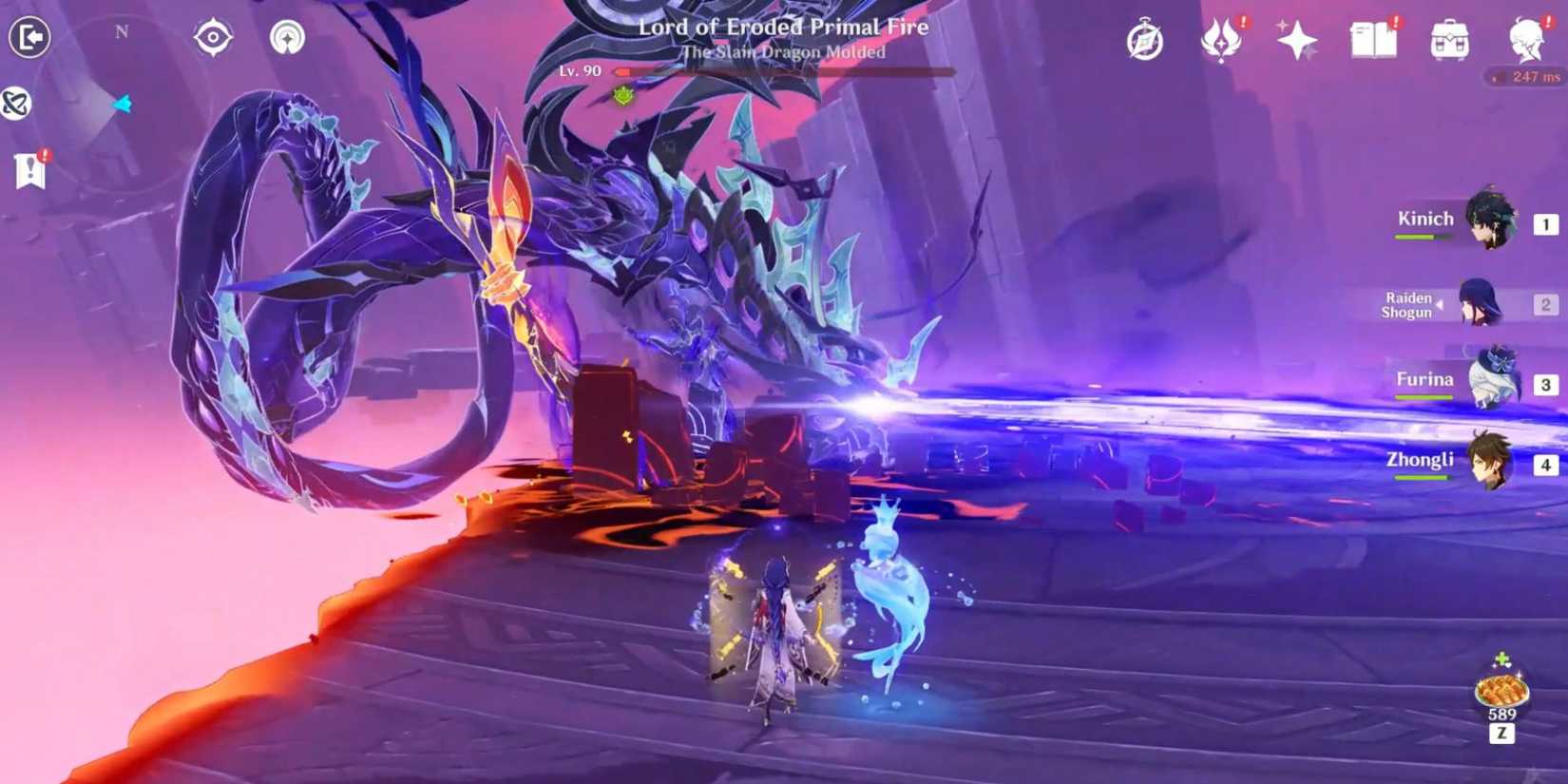Open the quest notice bookmark icon
The image size is (1568, 784).
click(x=31, y=171)
